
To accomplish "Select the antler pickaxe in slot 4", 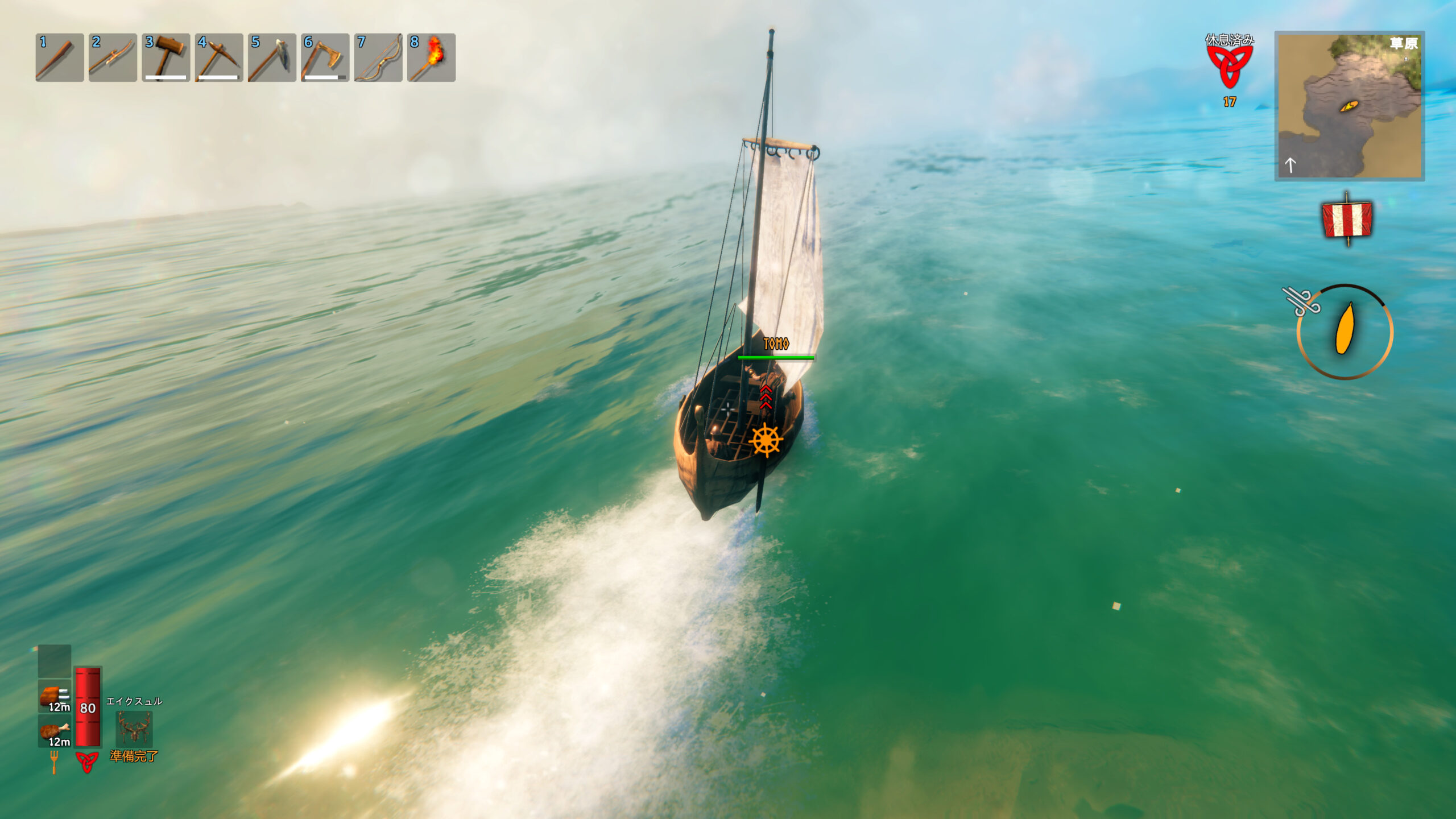I will (x=219, y=57).
